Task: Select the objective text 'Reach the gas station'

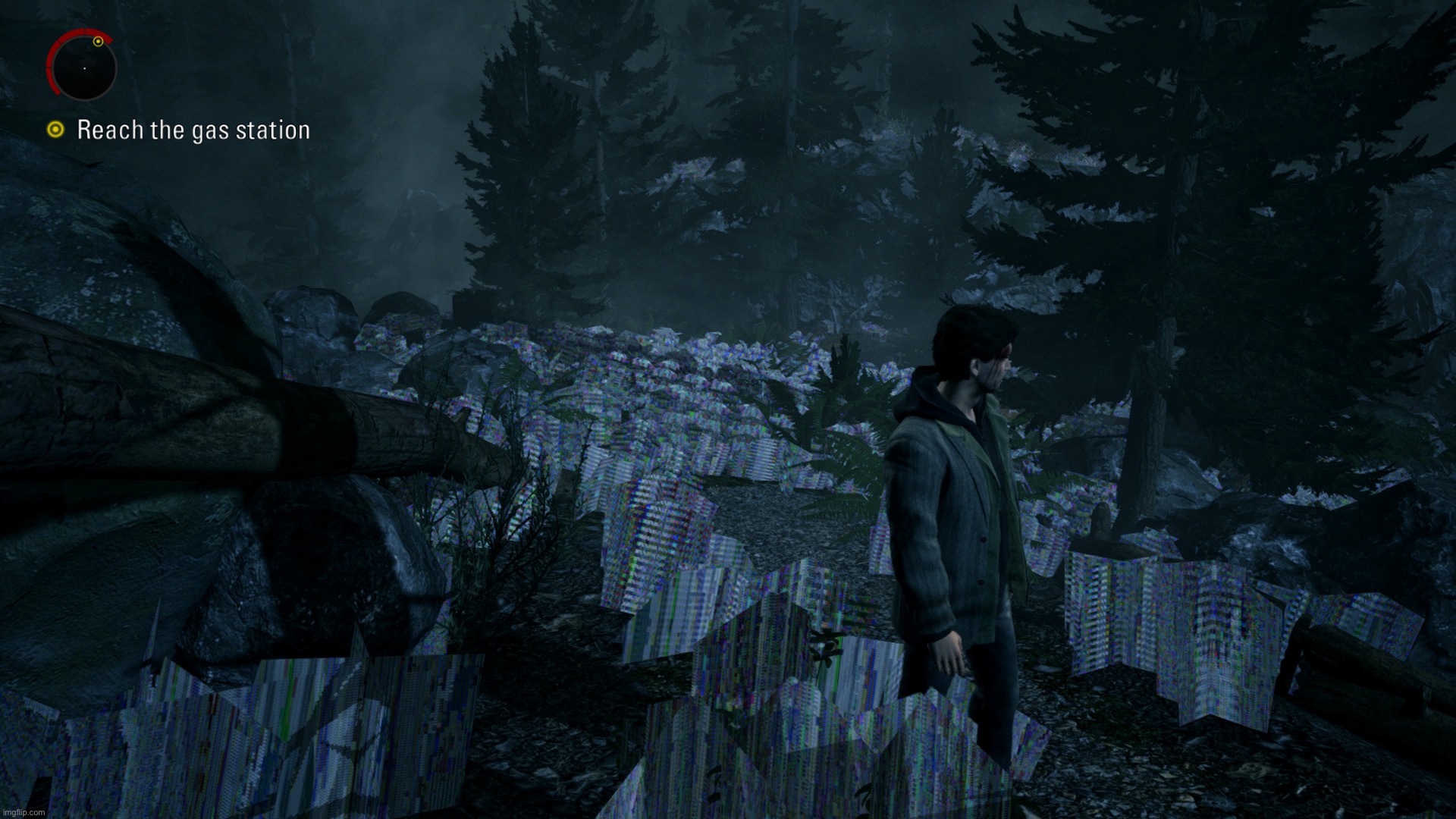Action: point(193,130)
